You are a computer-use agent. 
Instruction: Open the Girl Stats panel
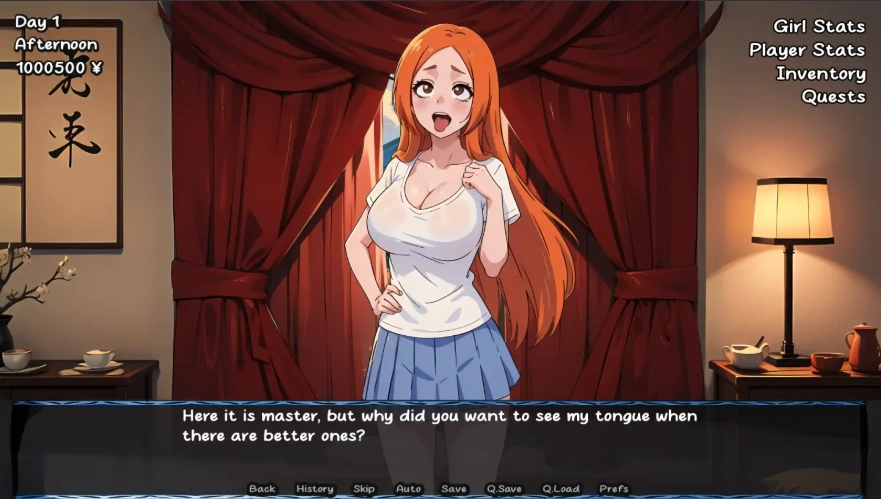click(818, 27)
